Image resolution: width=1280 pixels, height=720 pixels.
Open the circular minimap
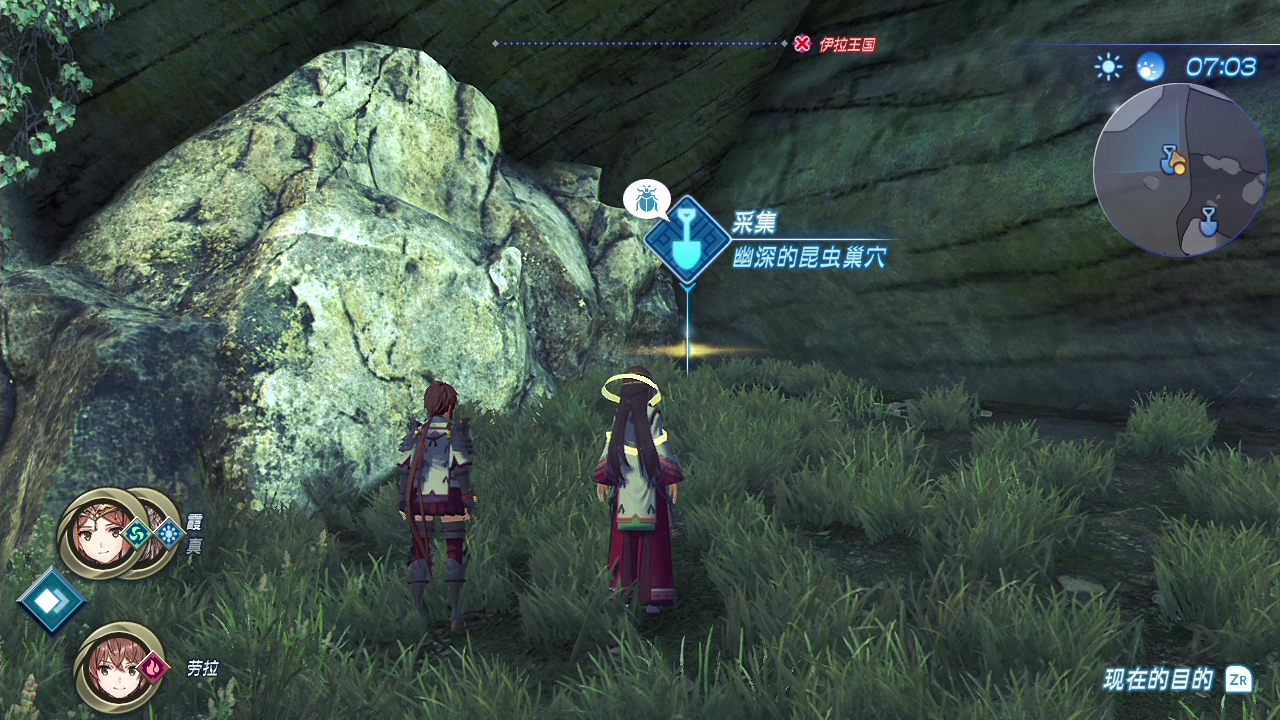[1180, 169]
